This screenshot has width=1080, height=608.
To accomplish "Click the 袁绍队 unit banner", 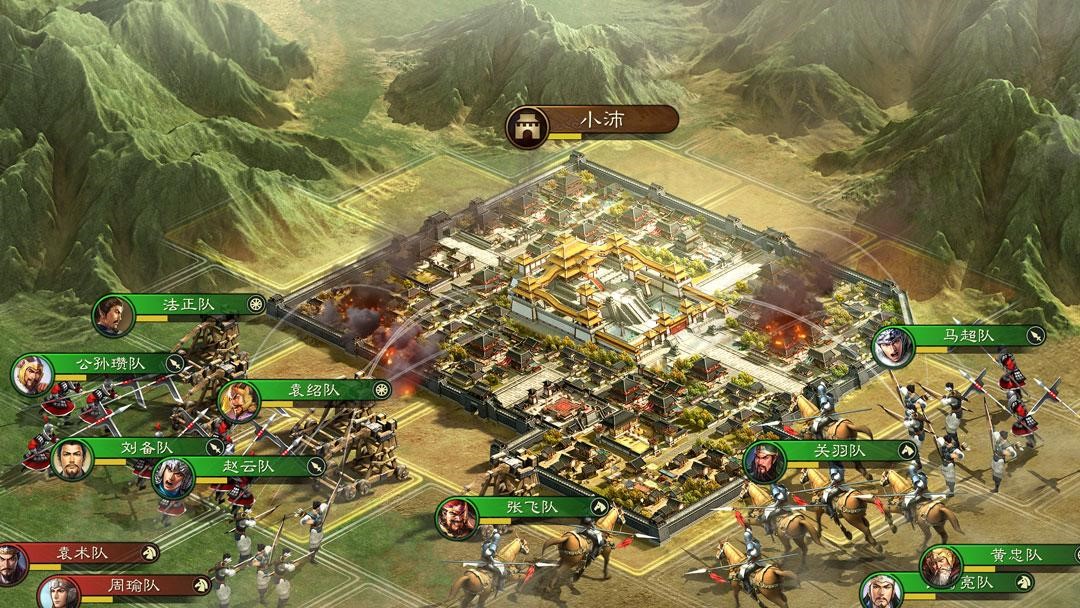I will (318, 389).
